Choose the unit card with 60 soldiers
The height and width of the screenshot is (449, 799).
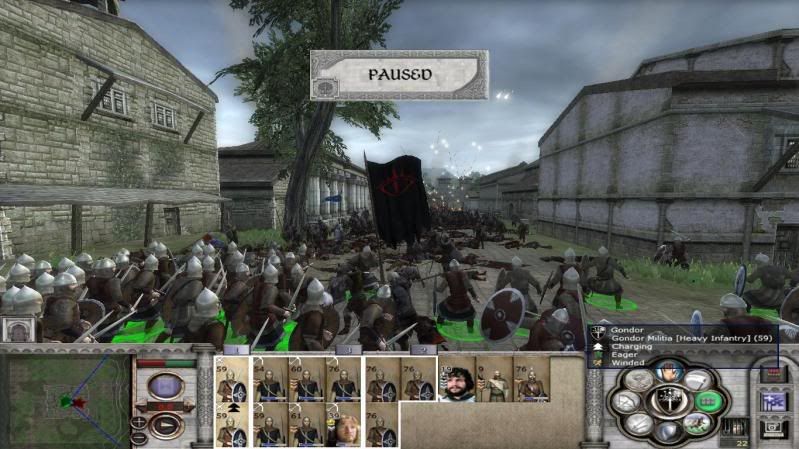306,381
